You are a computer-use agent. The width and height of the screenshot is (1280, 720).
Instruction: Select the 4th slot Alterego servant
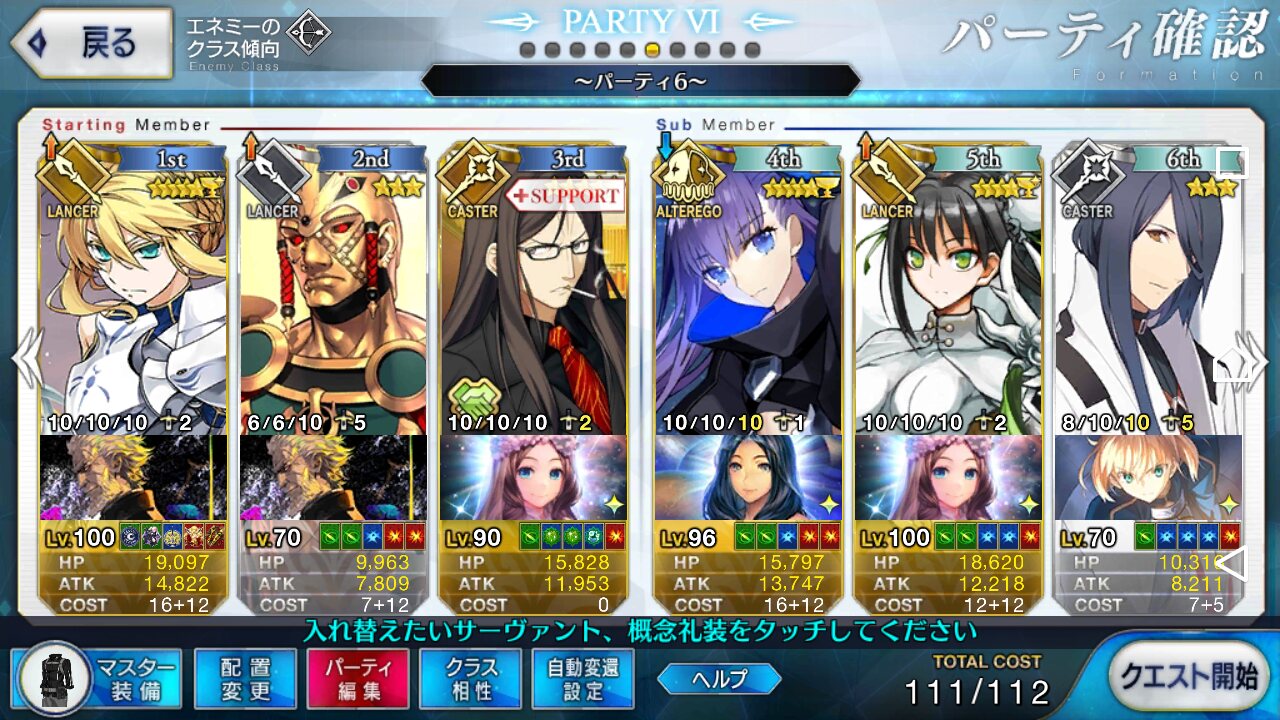tap(748, 300)
